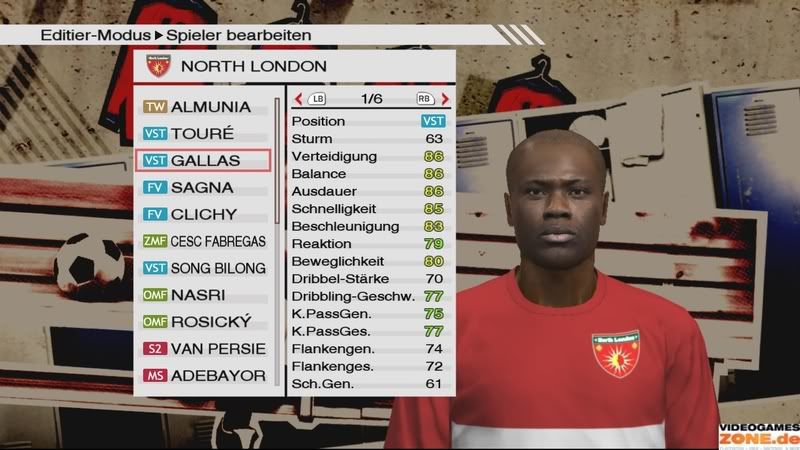Pick Sagna in the player list
Viewport: 800px width, 450px height.
[205, 188]
